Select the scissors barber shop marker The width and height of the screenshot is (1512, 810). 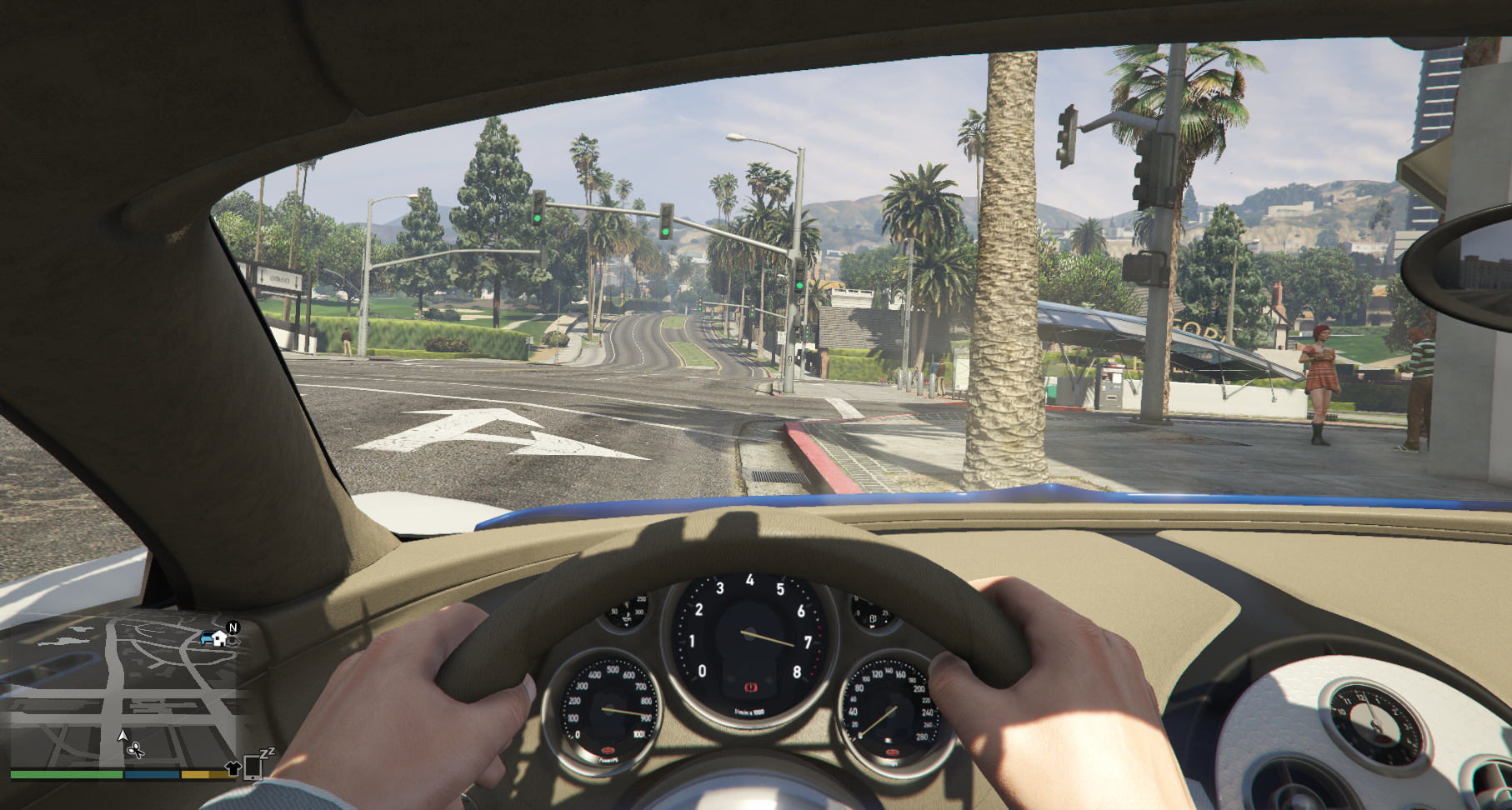tap(135, 751)
